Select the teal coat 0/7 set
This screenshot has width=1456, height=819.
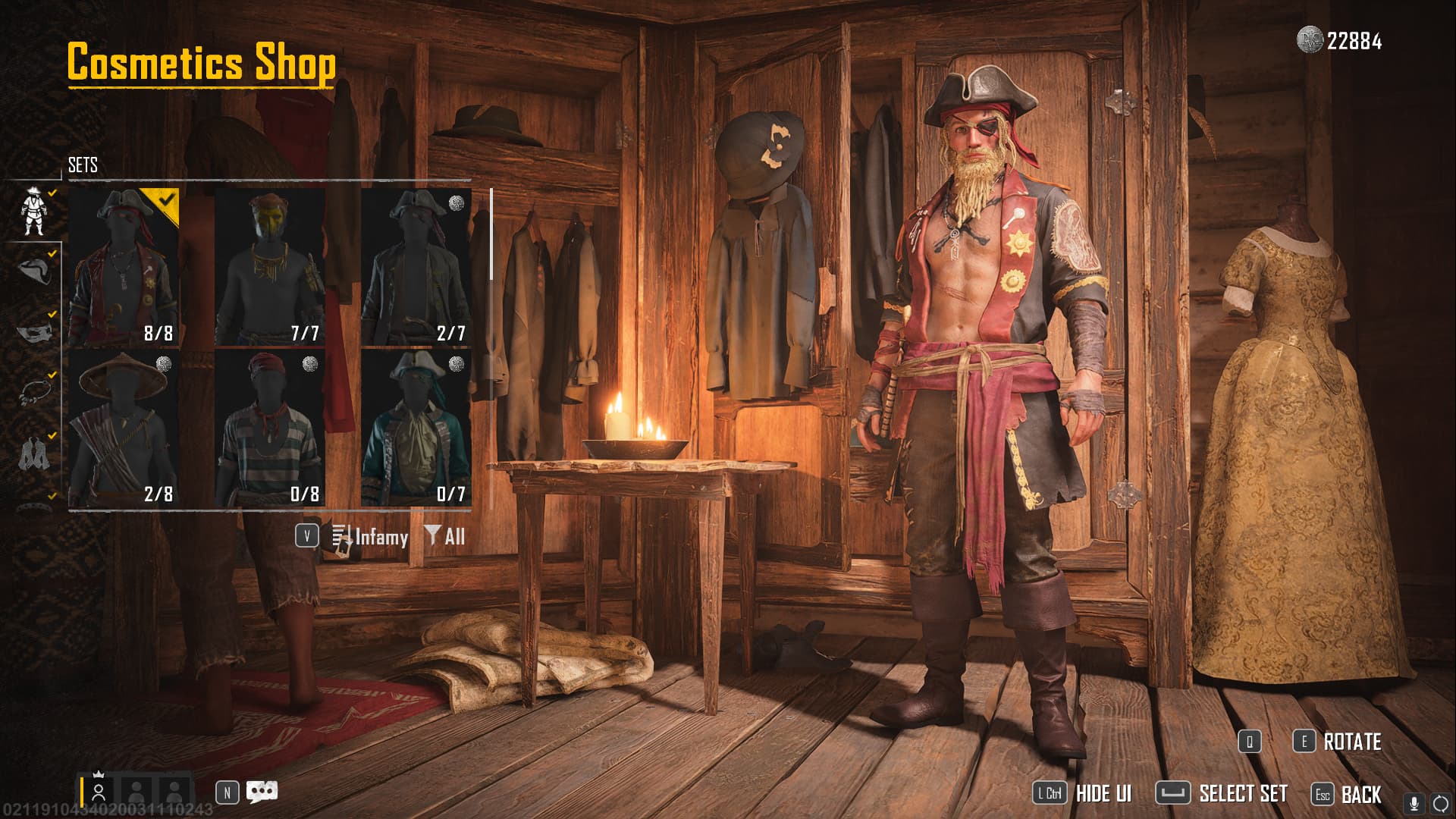click(x=416, y=428)
